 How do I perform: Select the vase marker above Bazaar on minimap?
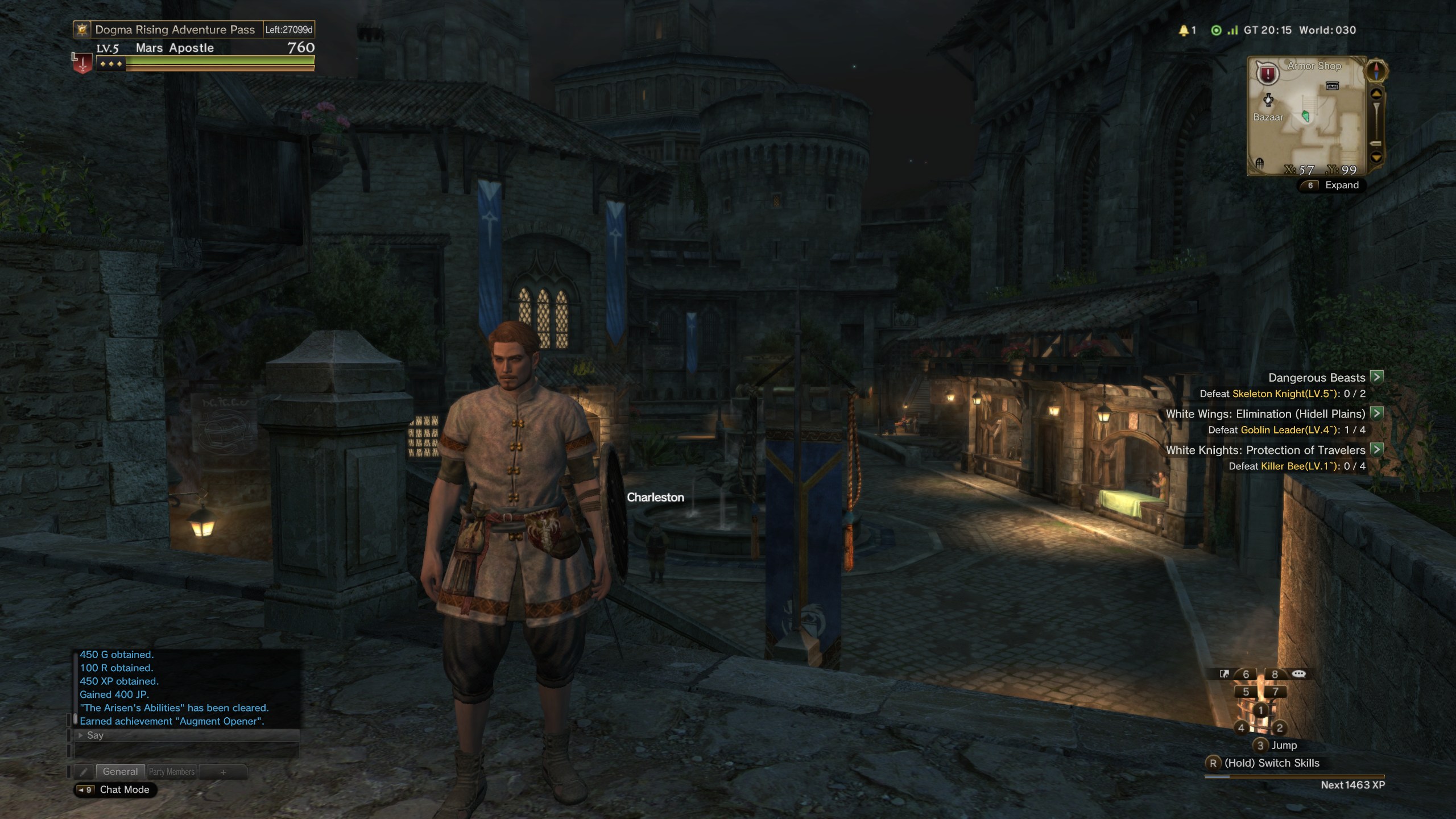[x=1268, y=100]
